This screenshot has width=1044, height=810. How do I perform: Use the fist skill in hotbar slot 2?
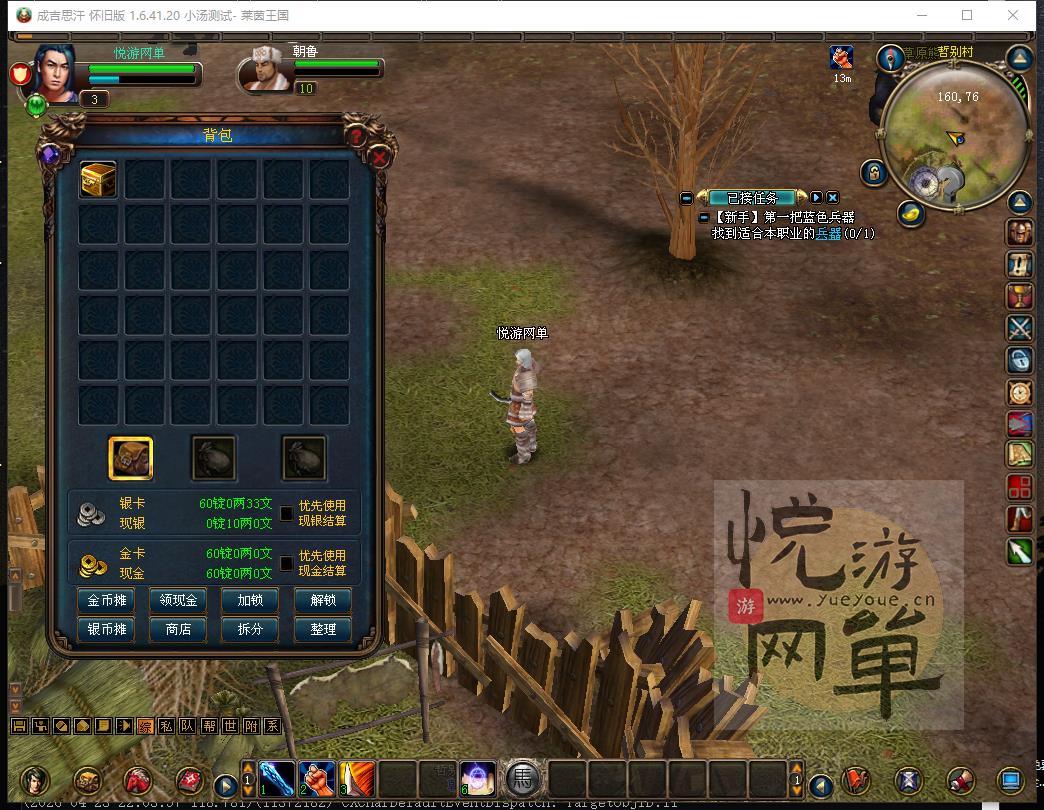coord(317,779)
